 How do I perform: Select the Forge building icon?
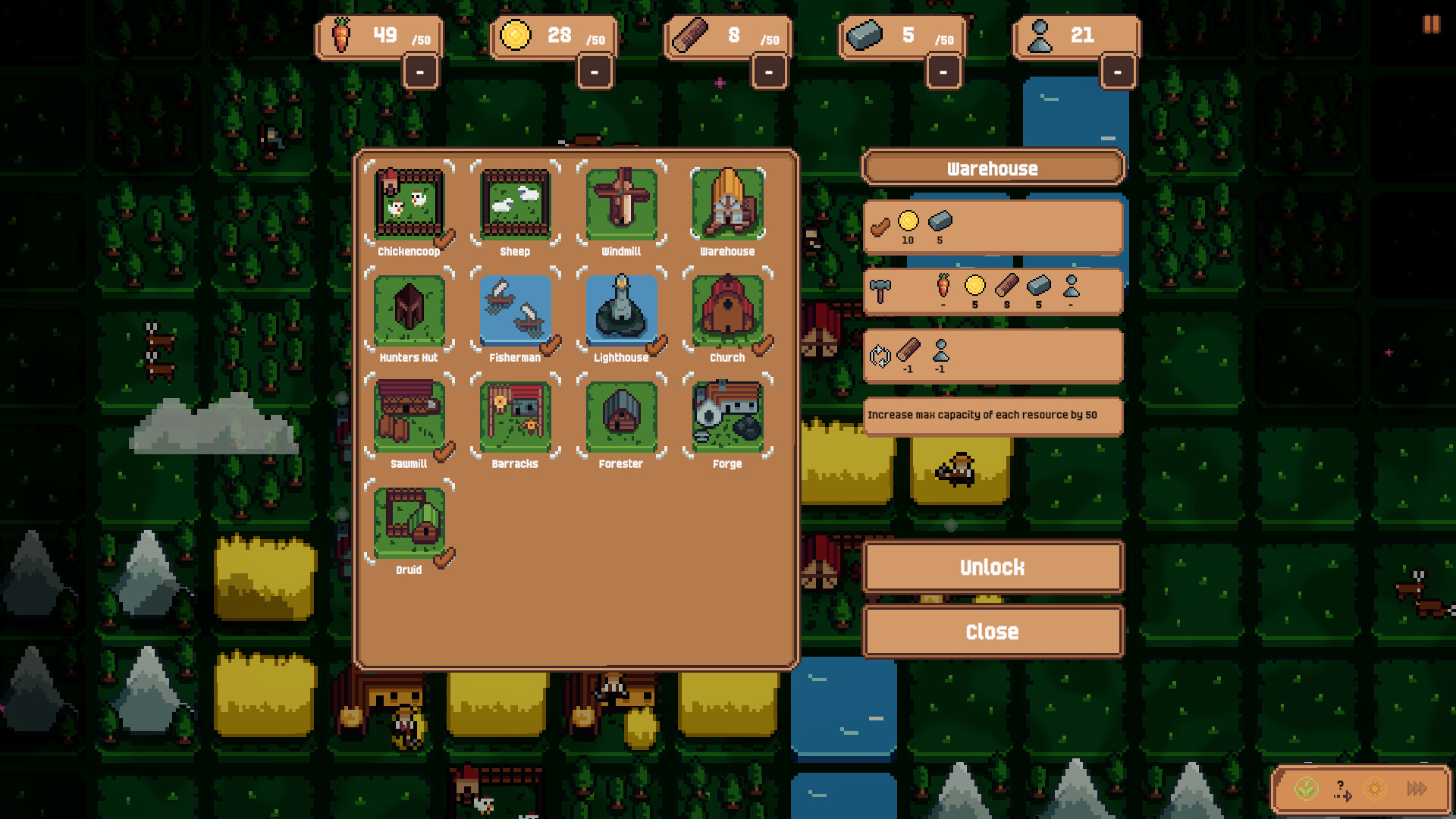(x=726, y=417)
